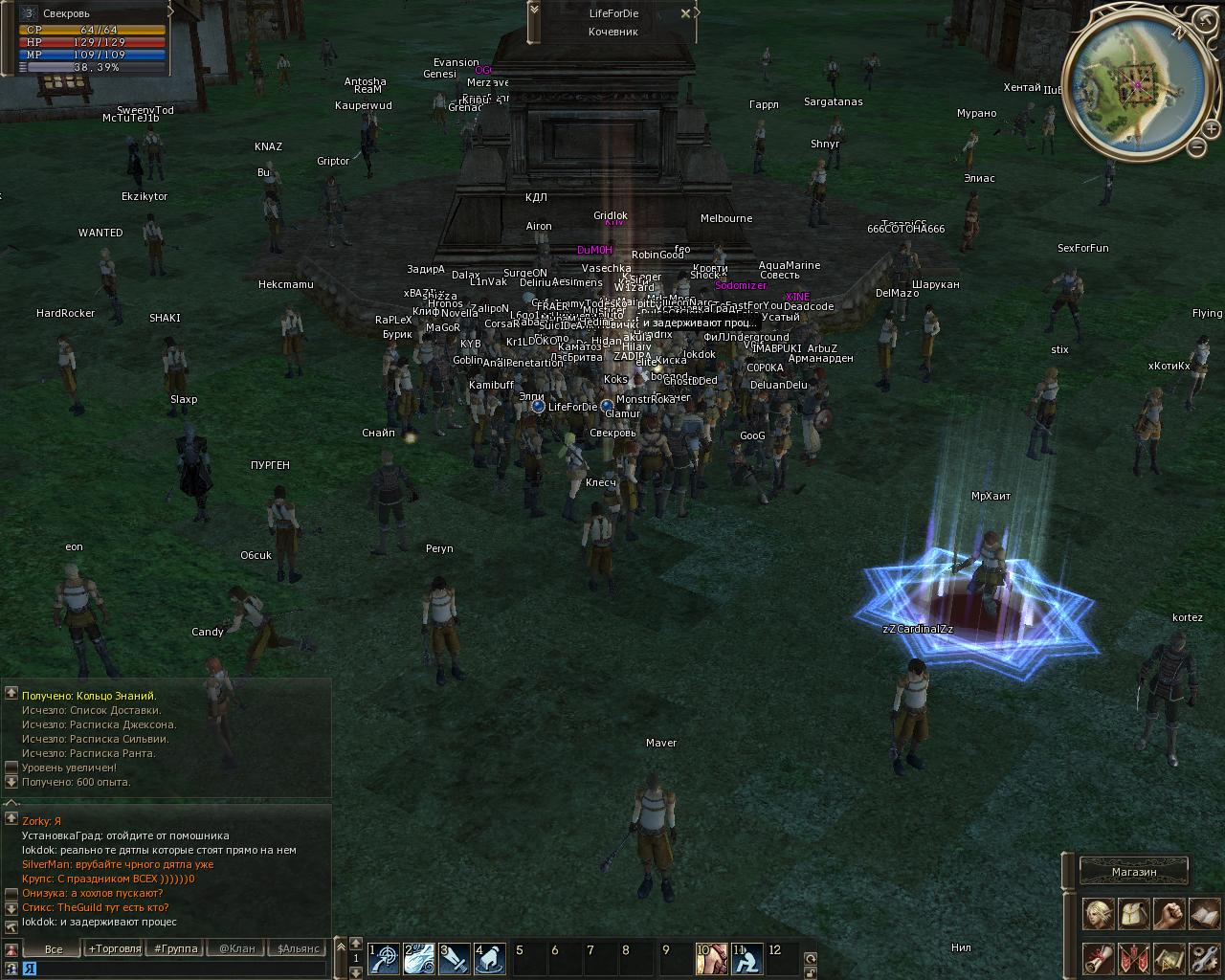
Task: Switch to the $Альянс chat tab
Action: click(x=297, y=948)
